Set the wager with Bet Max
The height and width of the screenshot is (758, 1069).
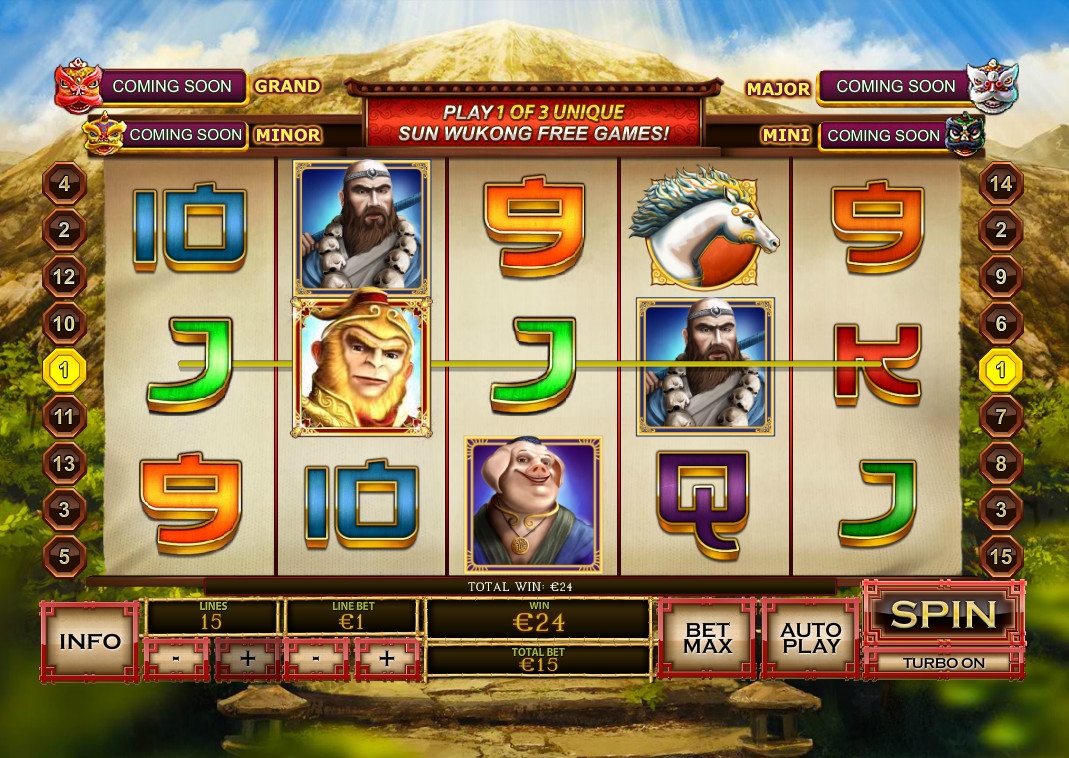pyautogui.click(x=707, y=639)
